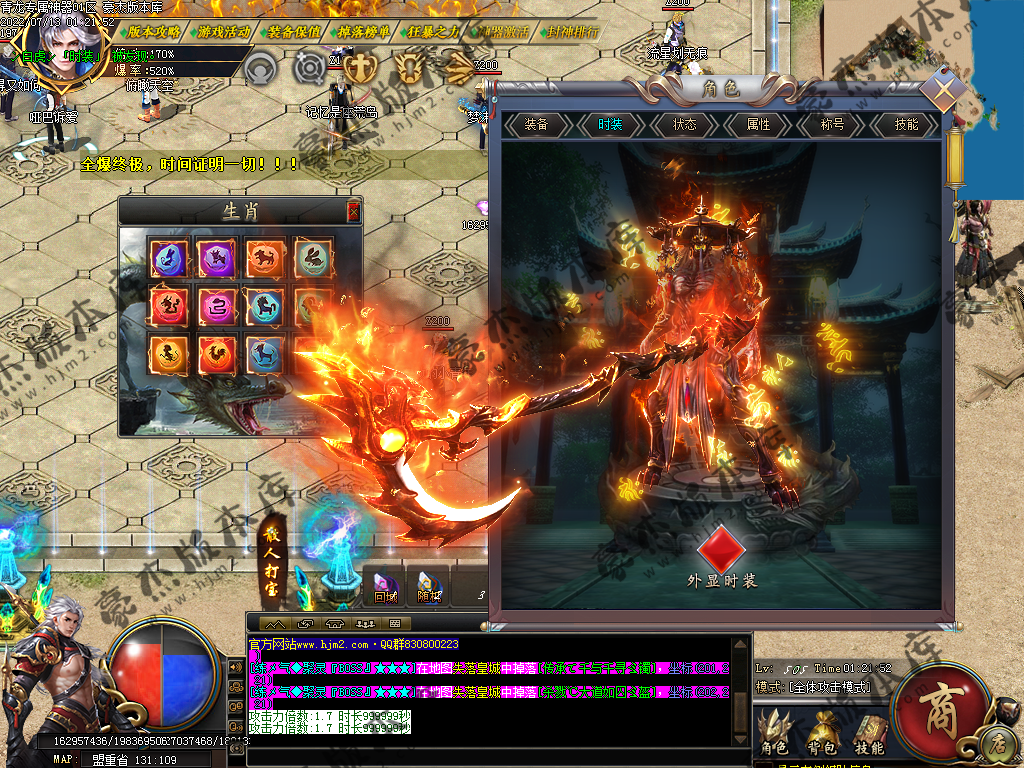Close the 生肖 zodiac panel
Screen dimensions: 1024x768
353,211
